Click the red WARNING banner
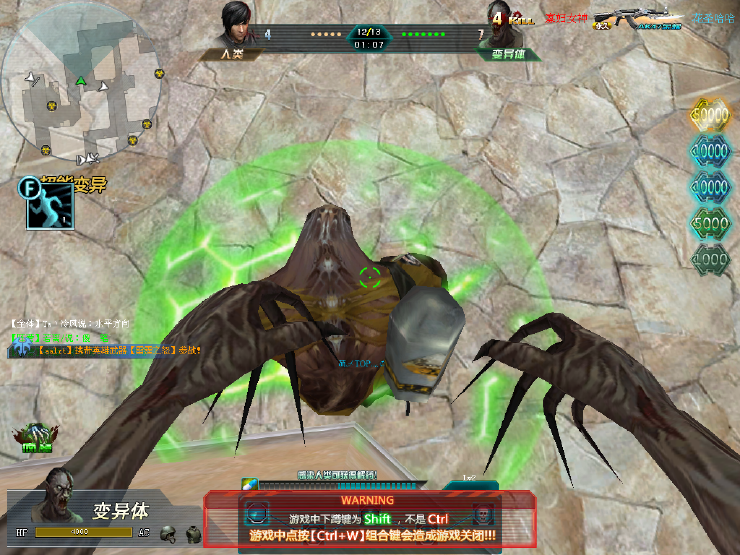This screenshot has width=740, height=555. (368, 499)
